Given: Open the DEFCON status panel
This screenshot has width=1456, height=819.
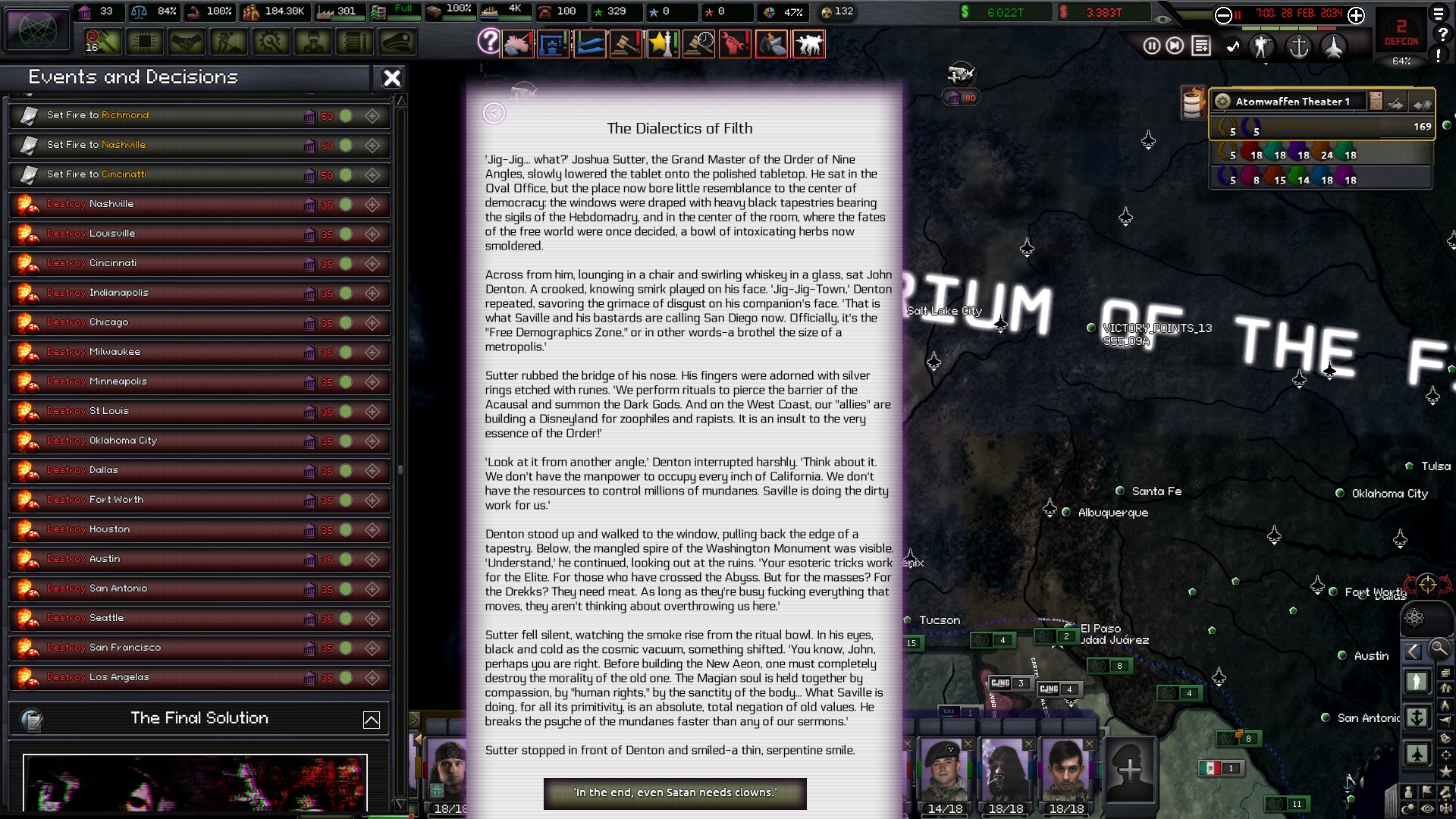Looking at the screenshot, I should tap(1401, 33).
